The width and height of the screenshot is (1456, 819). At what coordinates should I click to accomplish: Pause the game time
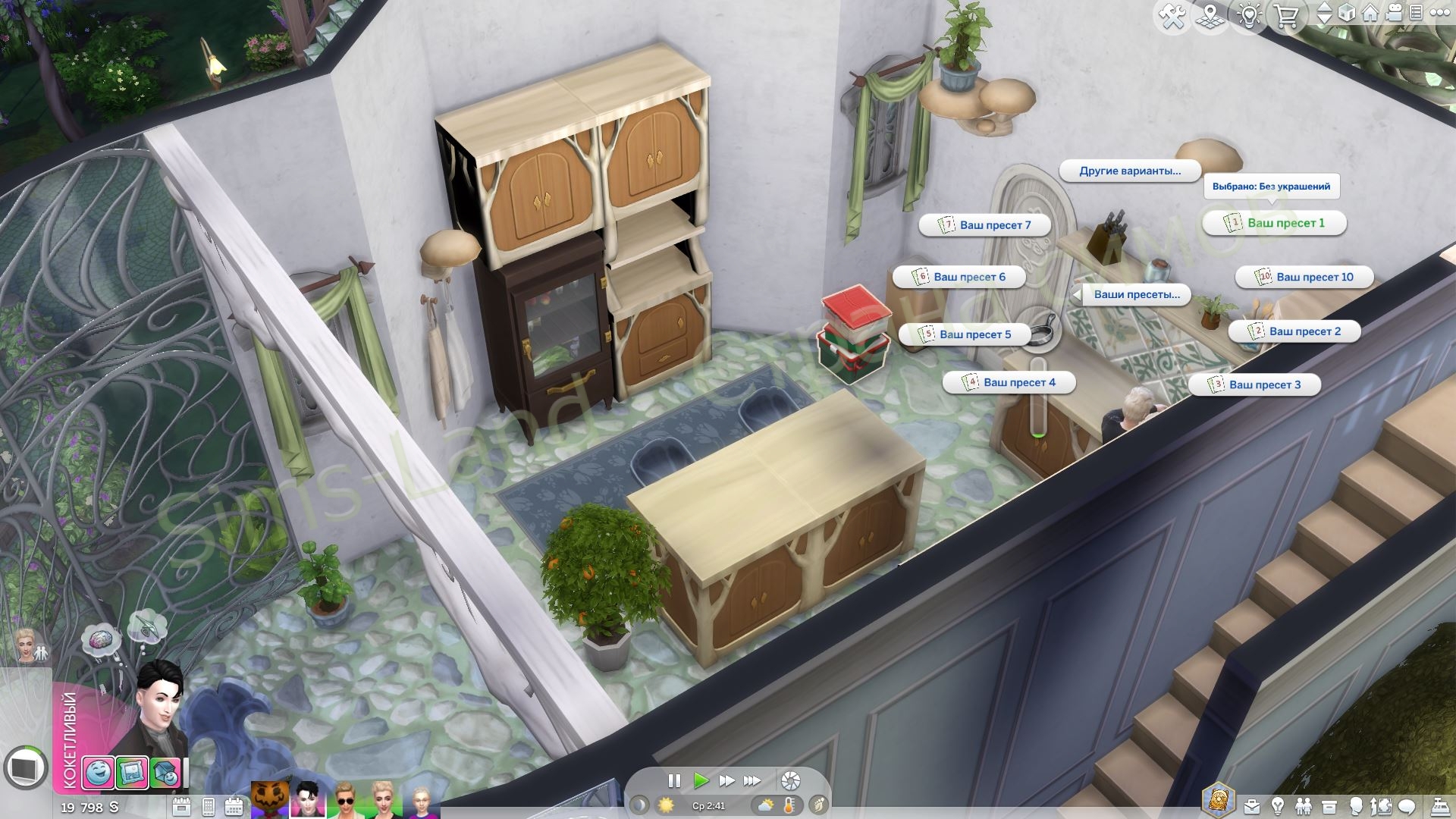673,780
